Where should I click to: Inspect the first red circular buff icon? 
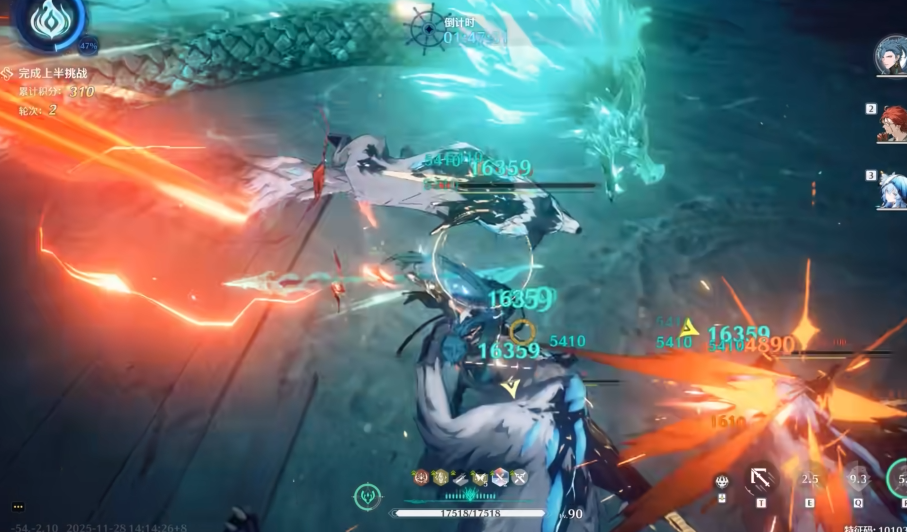(423, 478)
